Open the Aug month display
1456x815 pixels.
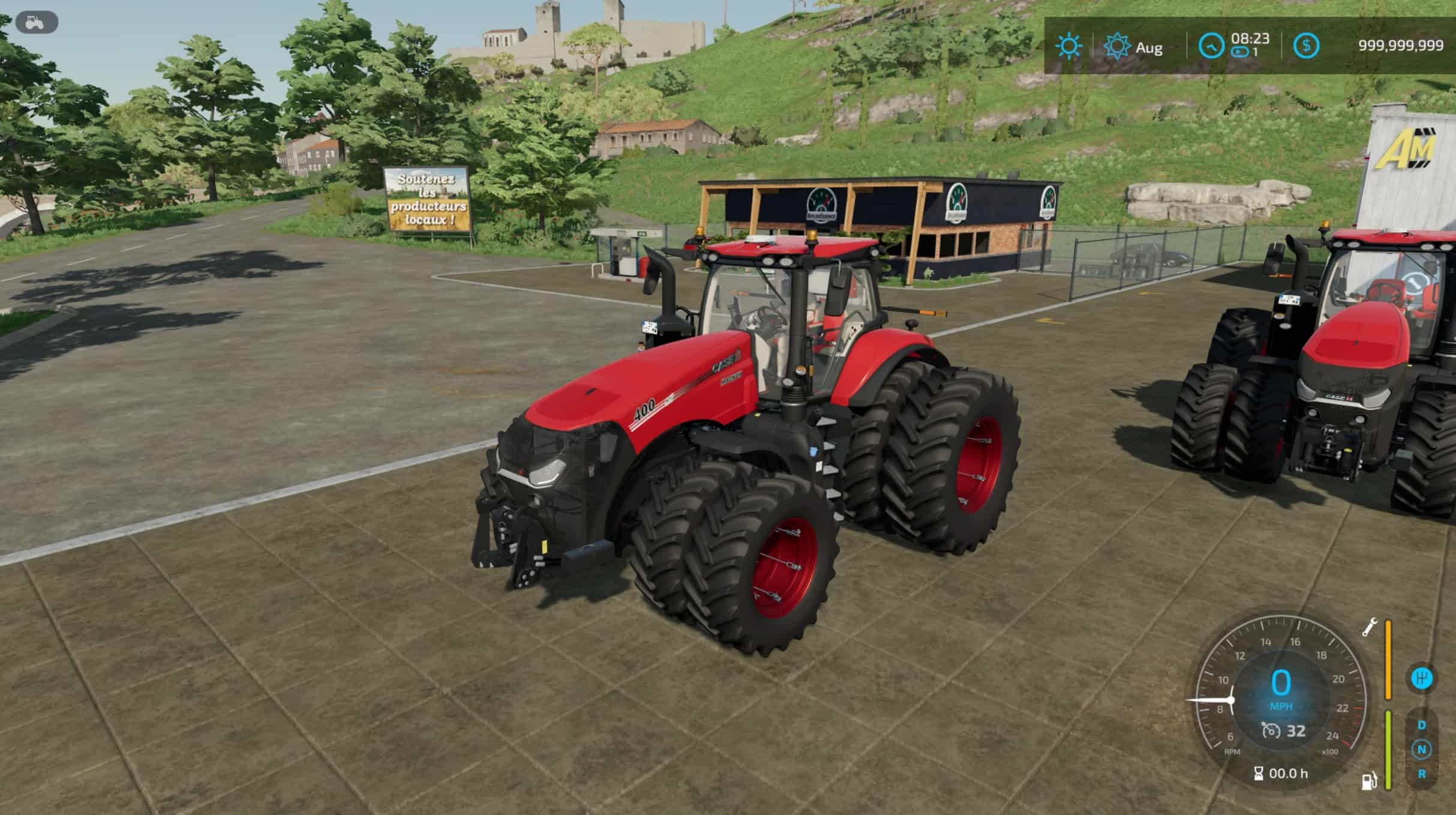(x=1149, y=46)
